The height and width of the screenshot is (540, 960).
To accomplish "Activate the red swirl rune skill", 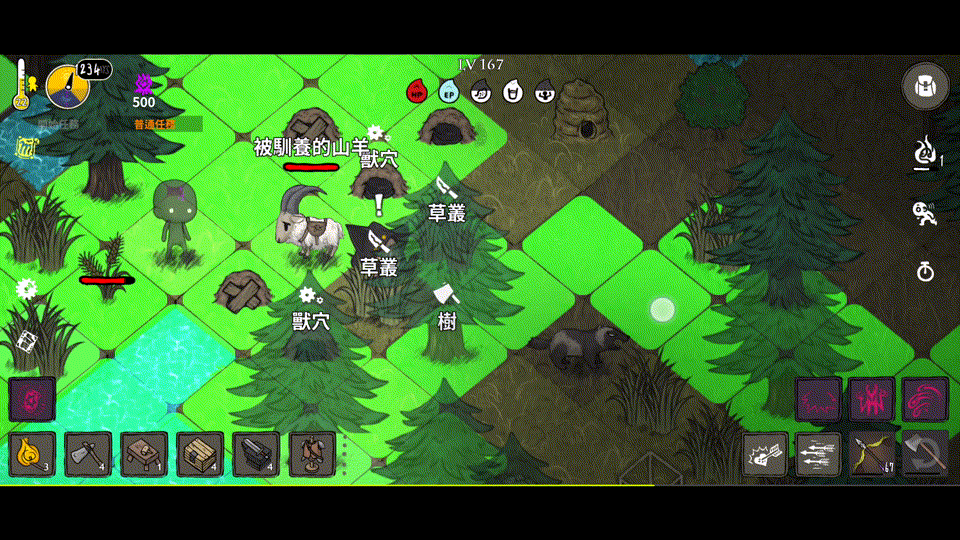I will pyautogui.click(x=925, y=400).
